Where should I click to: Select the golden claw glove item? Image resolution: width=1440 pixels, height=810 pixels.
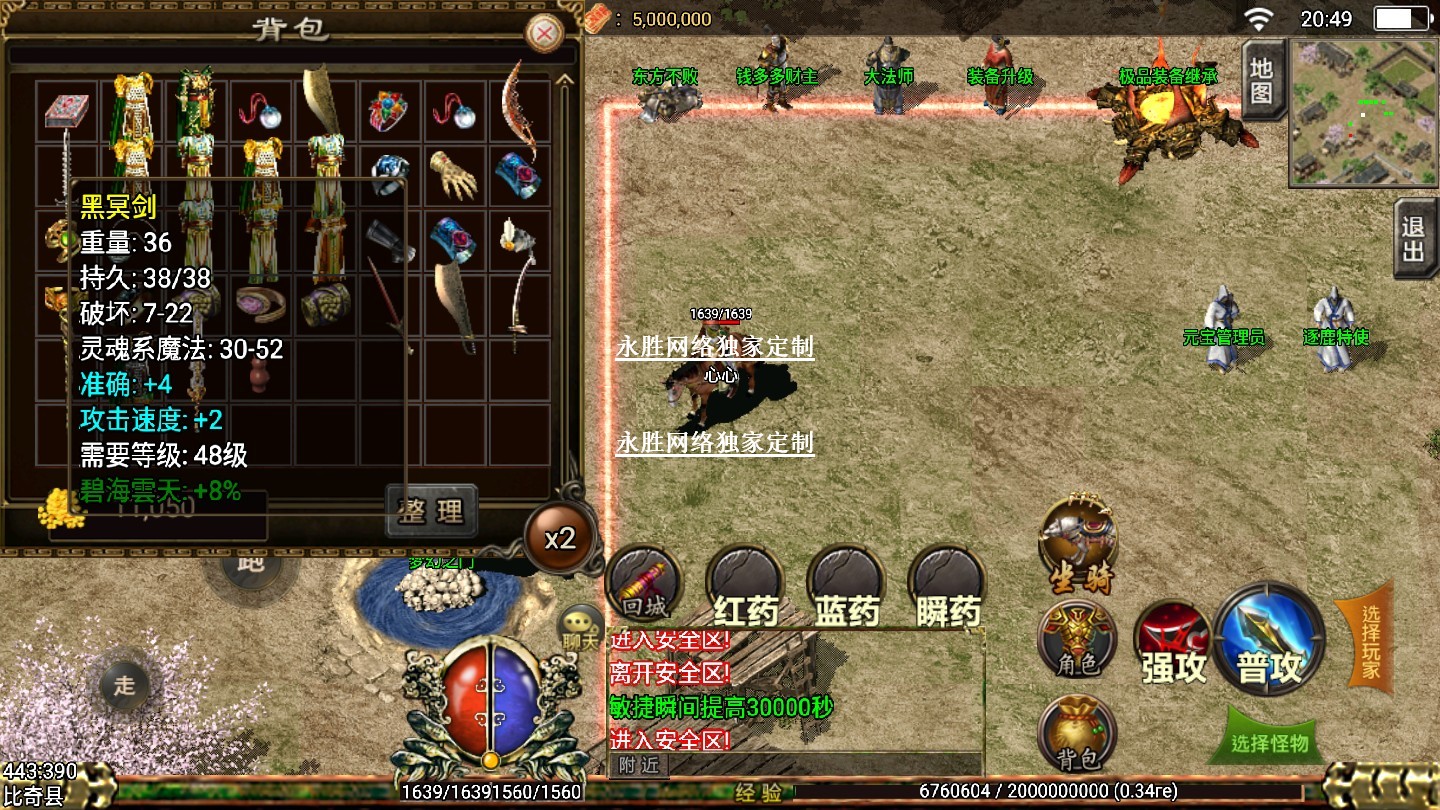click(454, 174)
